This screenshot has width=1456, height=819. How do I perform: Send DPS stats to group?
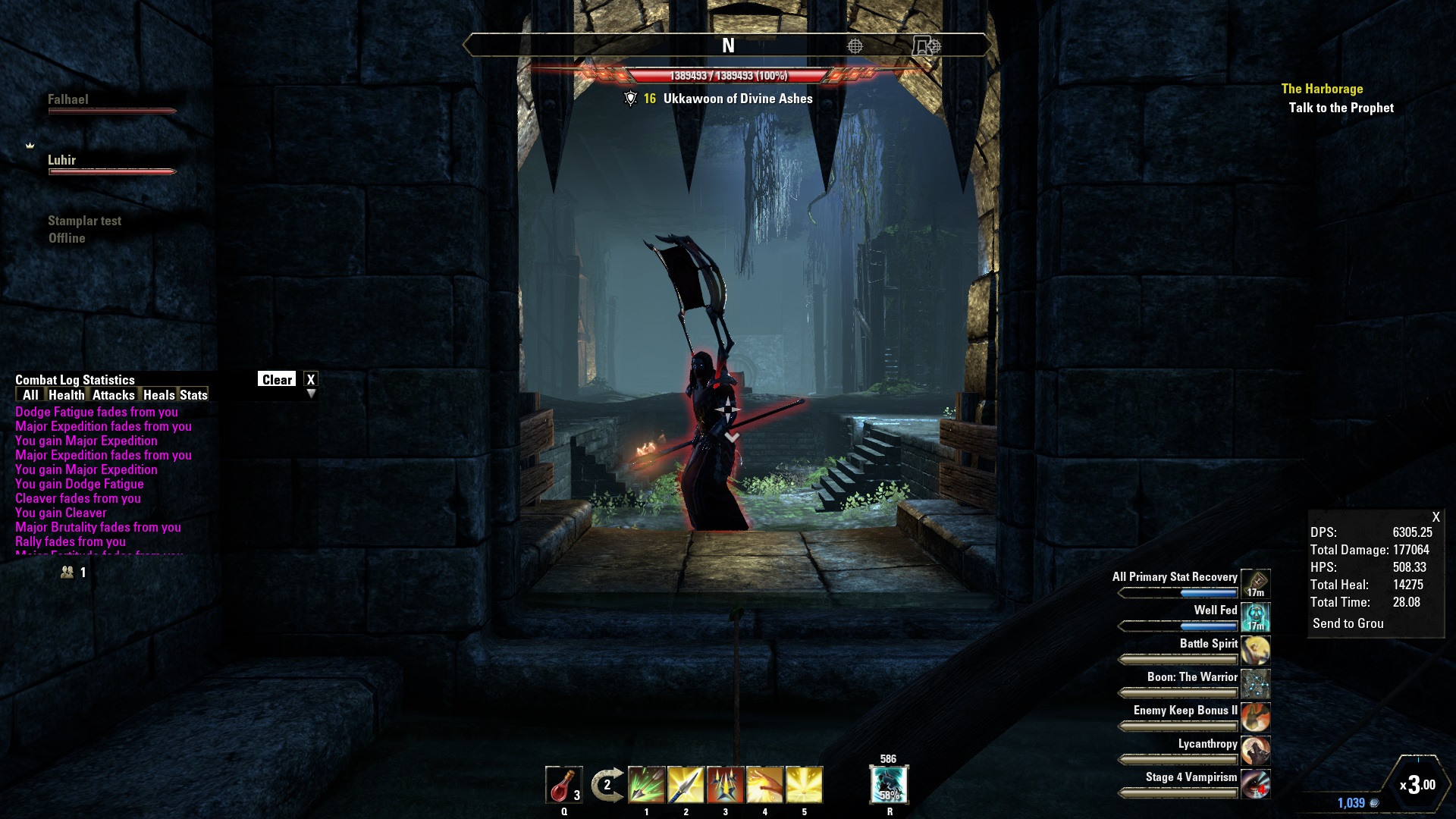[x=1348, y=623]
